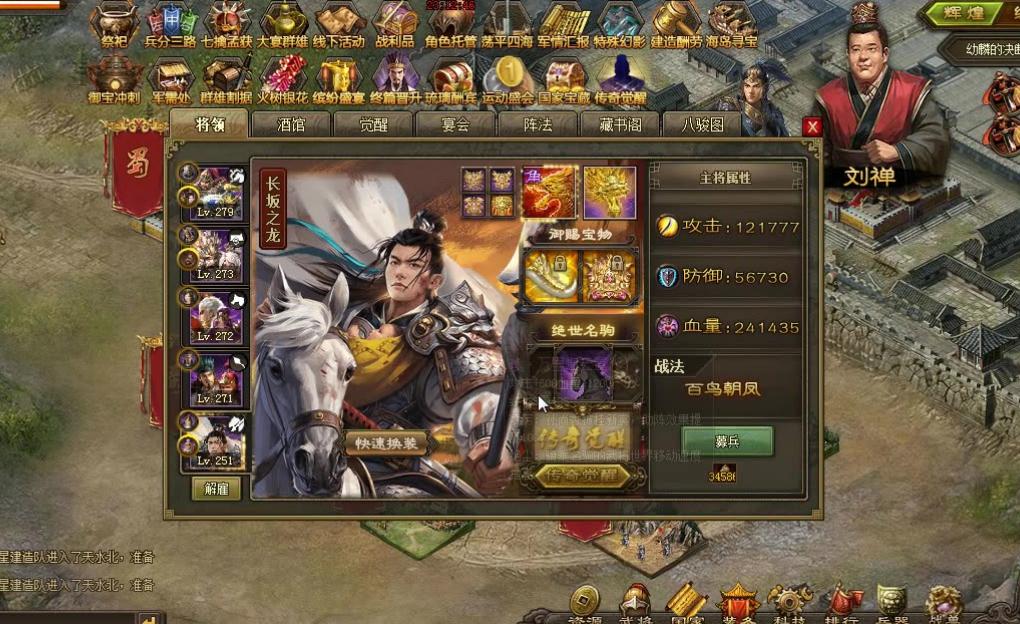Close the general panel with the red X
The height and width of the screenshot is (624, 1020).
pyautogui.click(x=812, y=127)
